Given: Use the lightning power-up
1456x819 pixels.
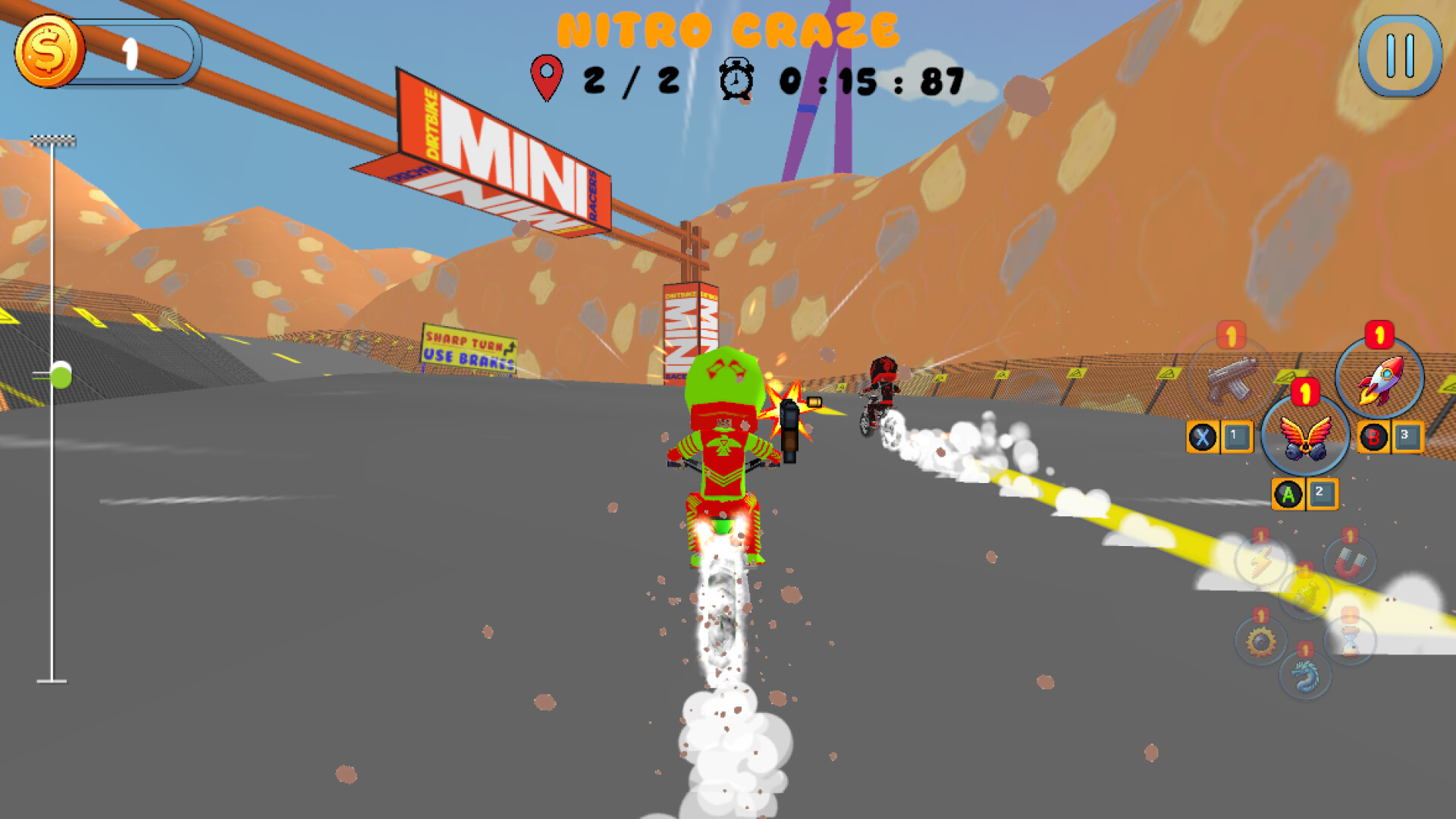Looking at the screenshot, I should click(1261, 560).
